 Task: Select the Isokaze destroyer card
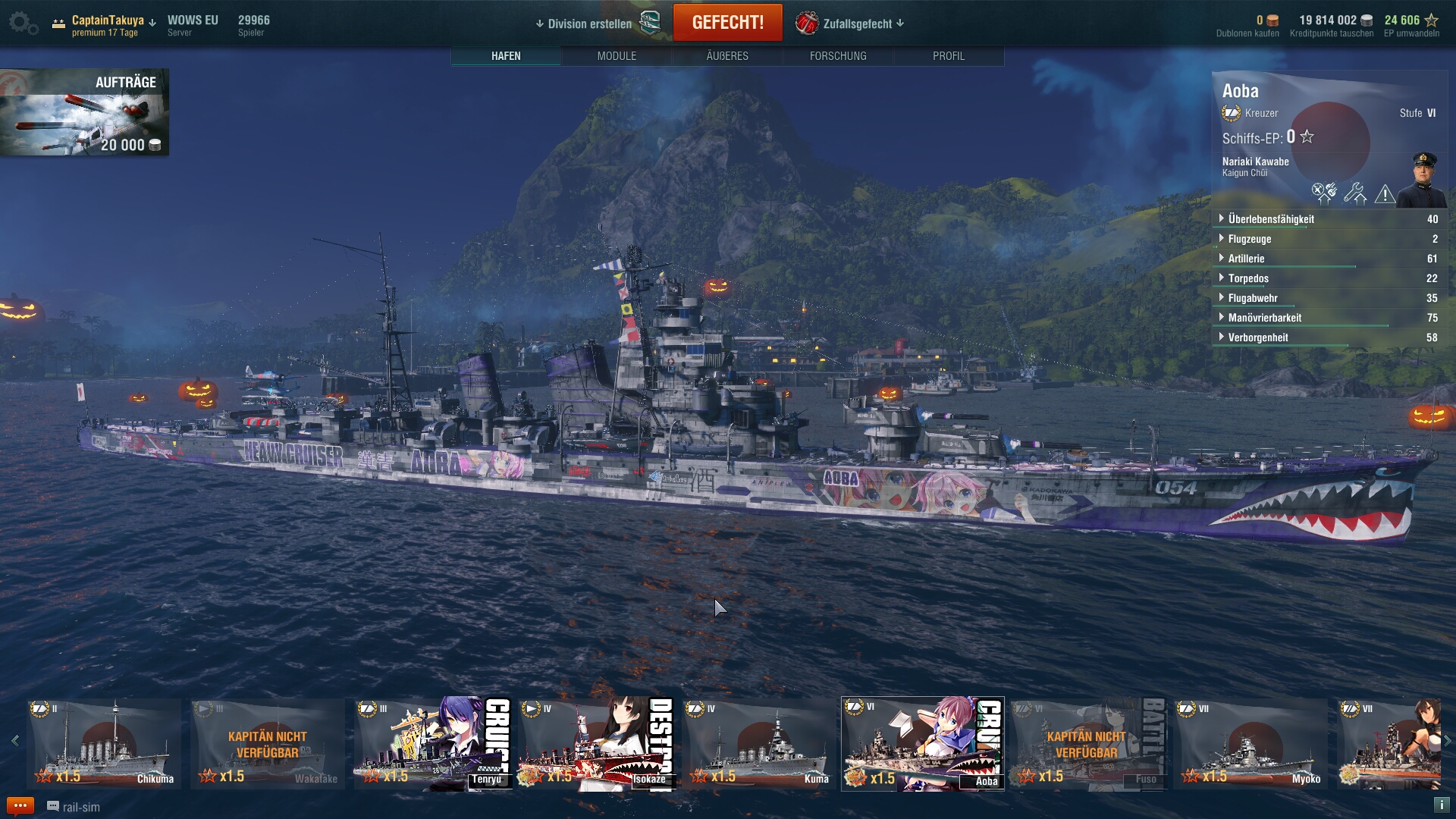[x=596, y=743]
